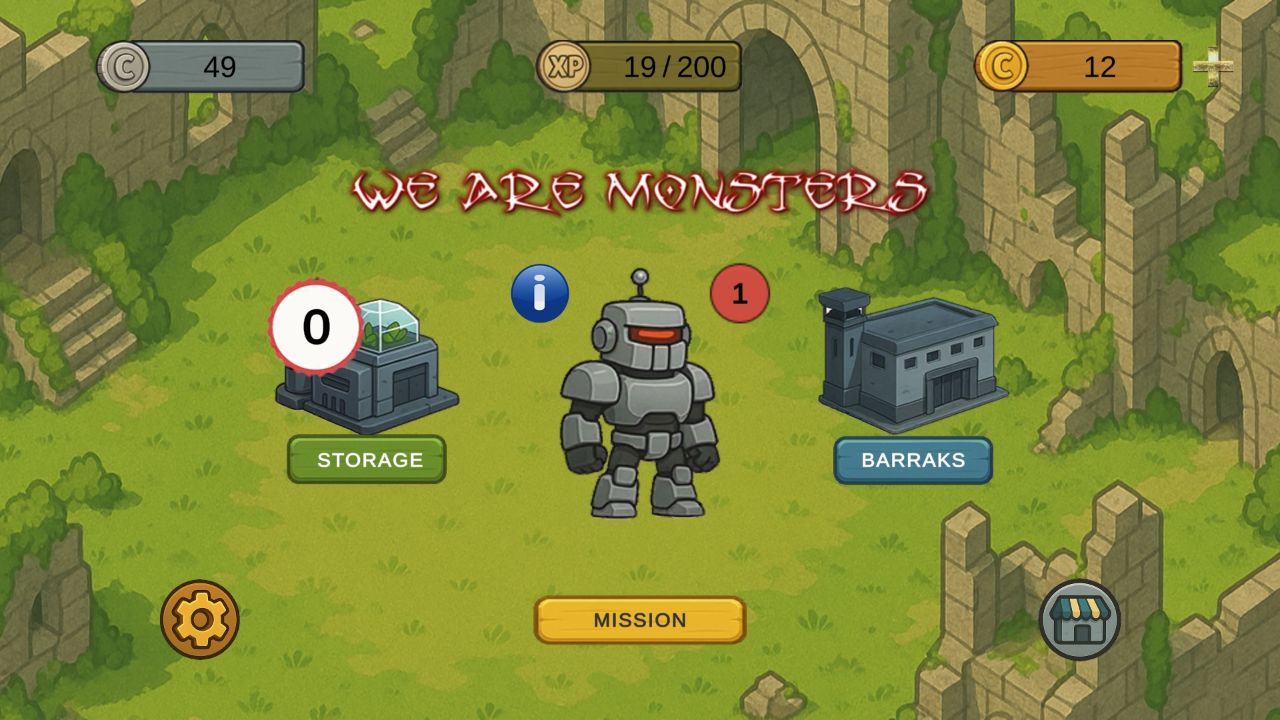Open the info panel
Screen dimensions: 1280x720
pos(541,292)
